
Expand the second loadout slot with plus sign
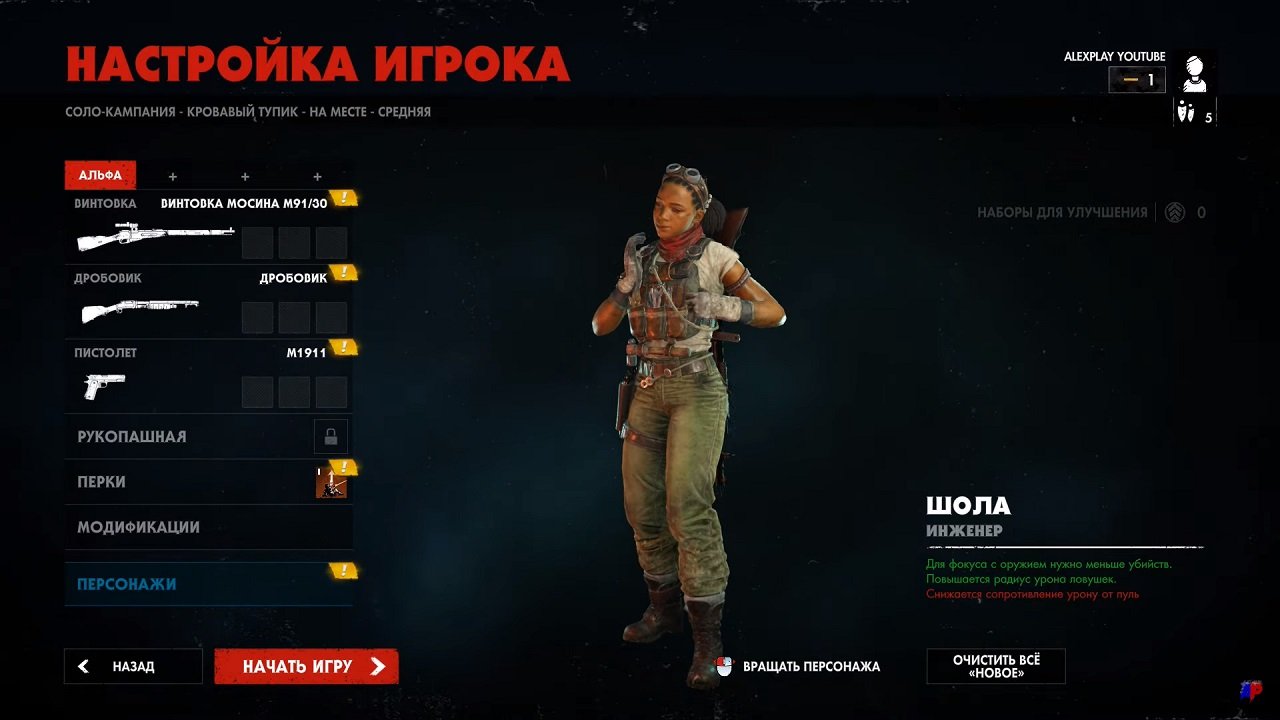pyautogui.click(x=172, y=175)
